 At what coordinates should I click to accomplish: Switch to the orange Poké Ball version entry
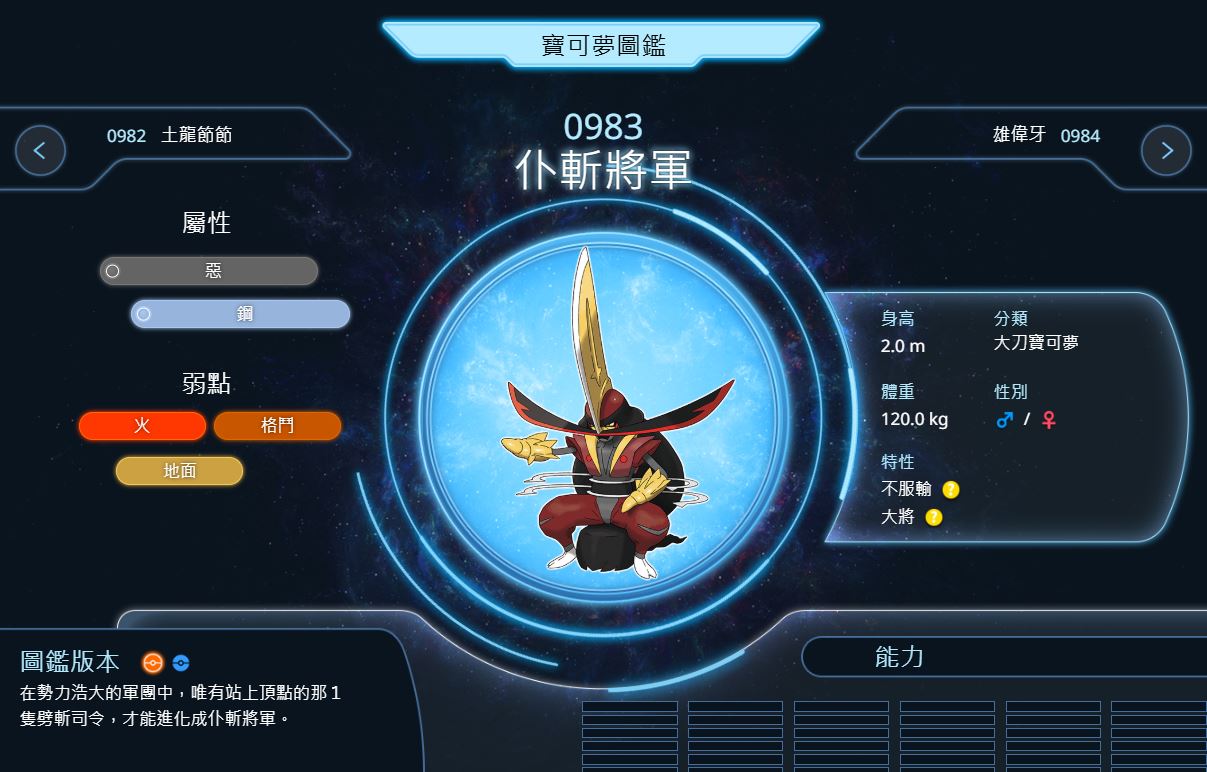click(x=152, y=662)
